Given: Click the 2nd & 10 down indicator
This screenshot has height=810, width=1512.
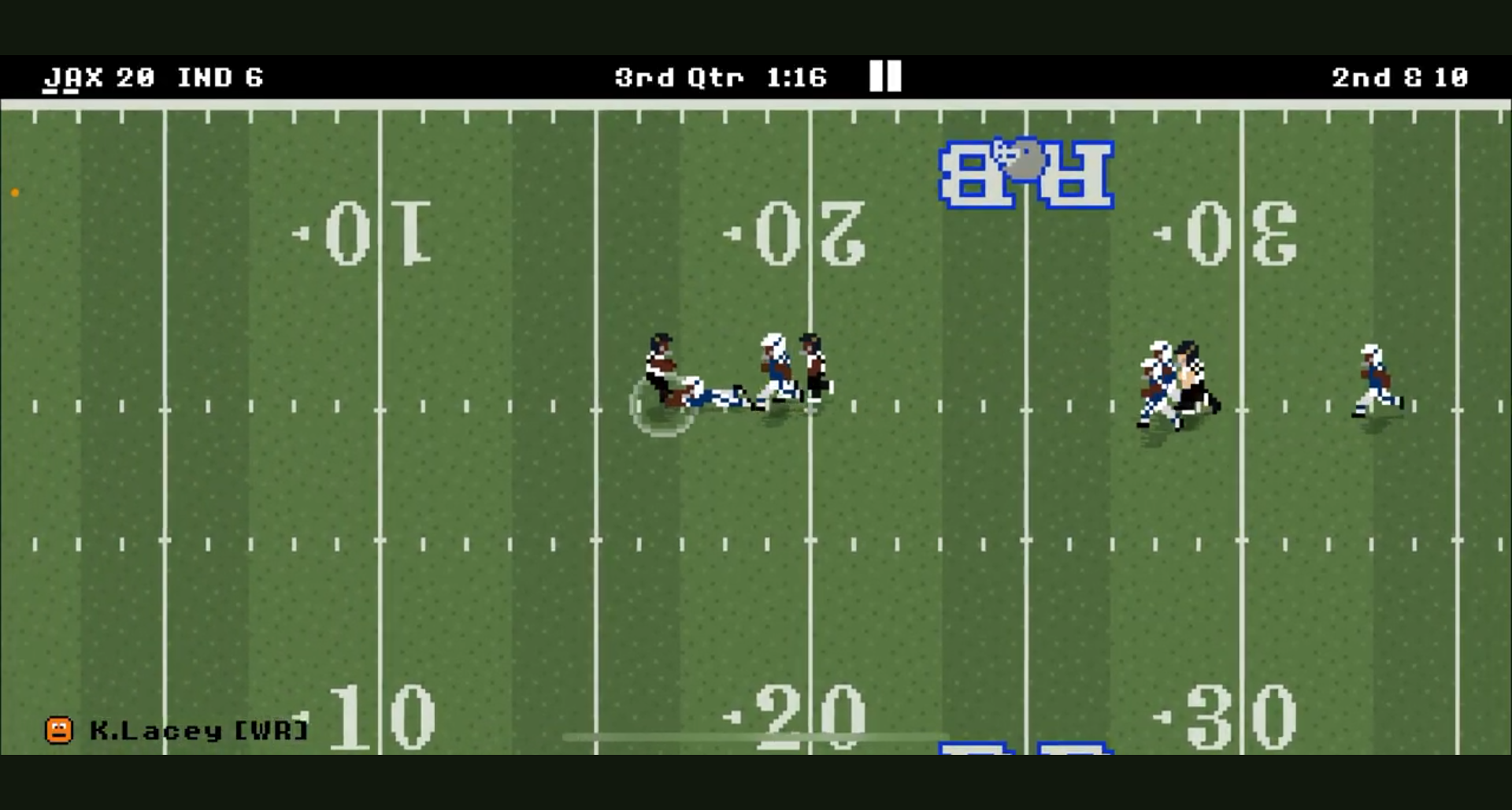Looking at the screenshot, I should point(1400,76).
